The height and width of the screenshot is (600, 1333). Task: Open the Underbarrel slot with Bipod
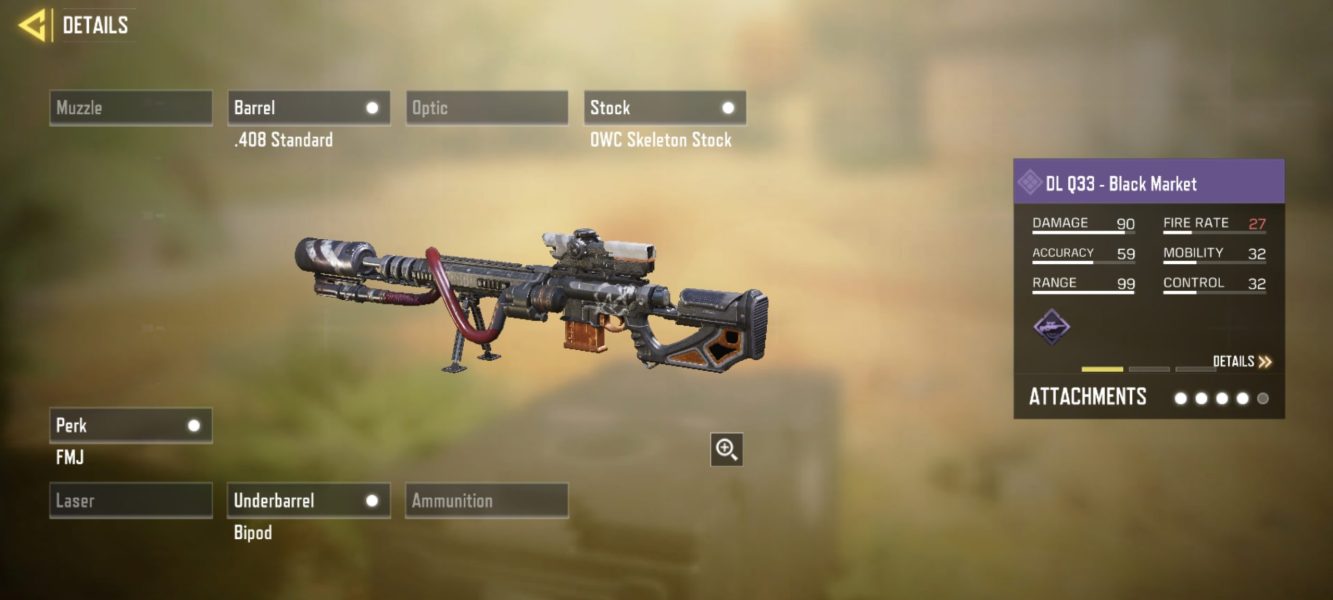coord(308,501)
